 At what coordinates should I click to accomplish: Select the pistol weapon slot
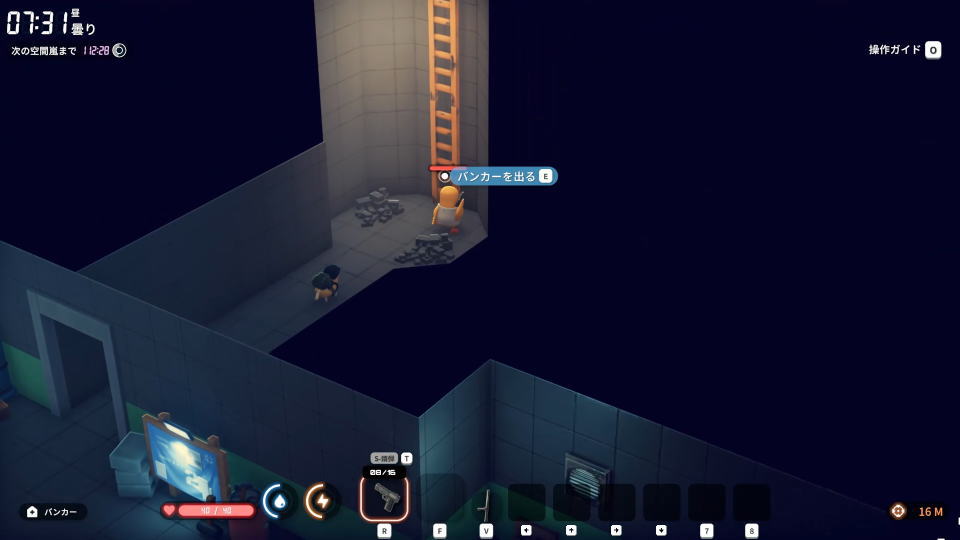pyautogui.click(x=384, y=497)
